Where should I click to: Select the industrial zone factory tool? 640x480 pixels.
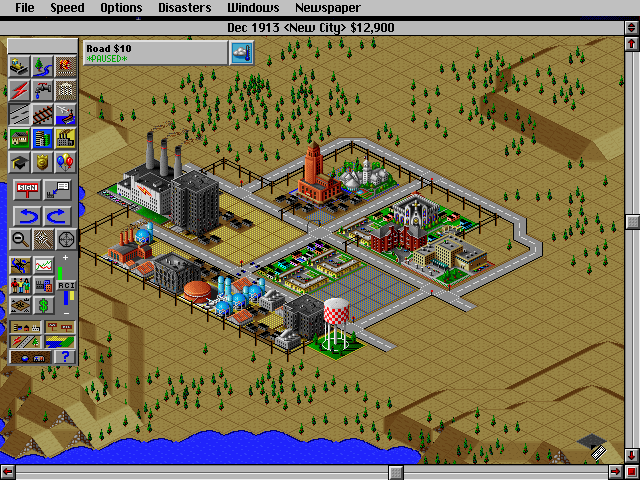(x=66, y=138)
